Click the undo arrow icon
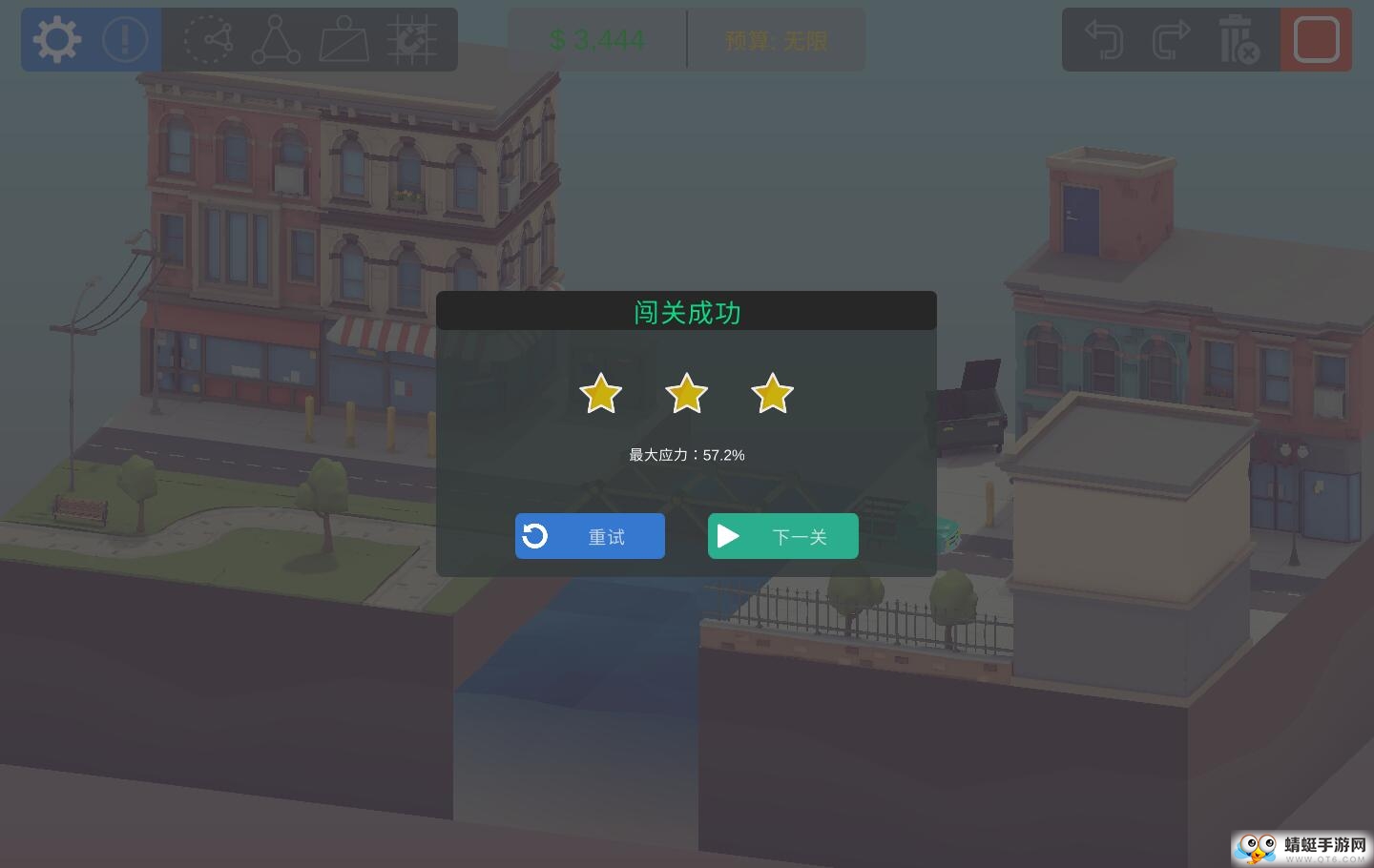 click(x=1104, y=39)
